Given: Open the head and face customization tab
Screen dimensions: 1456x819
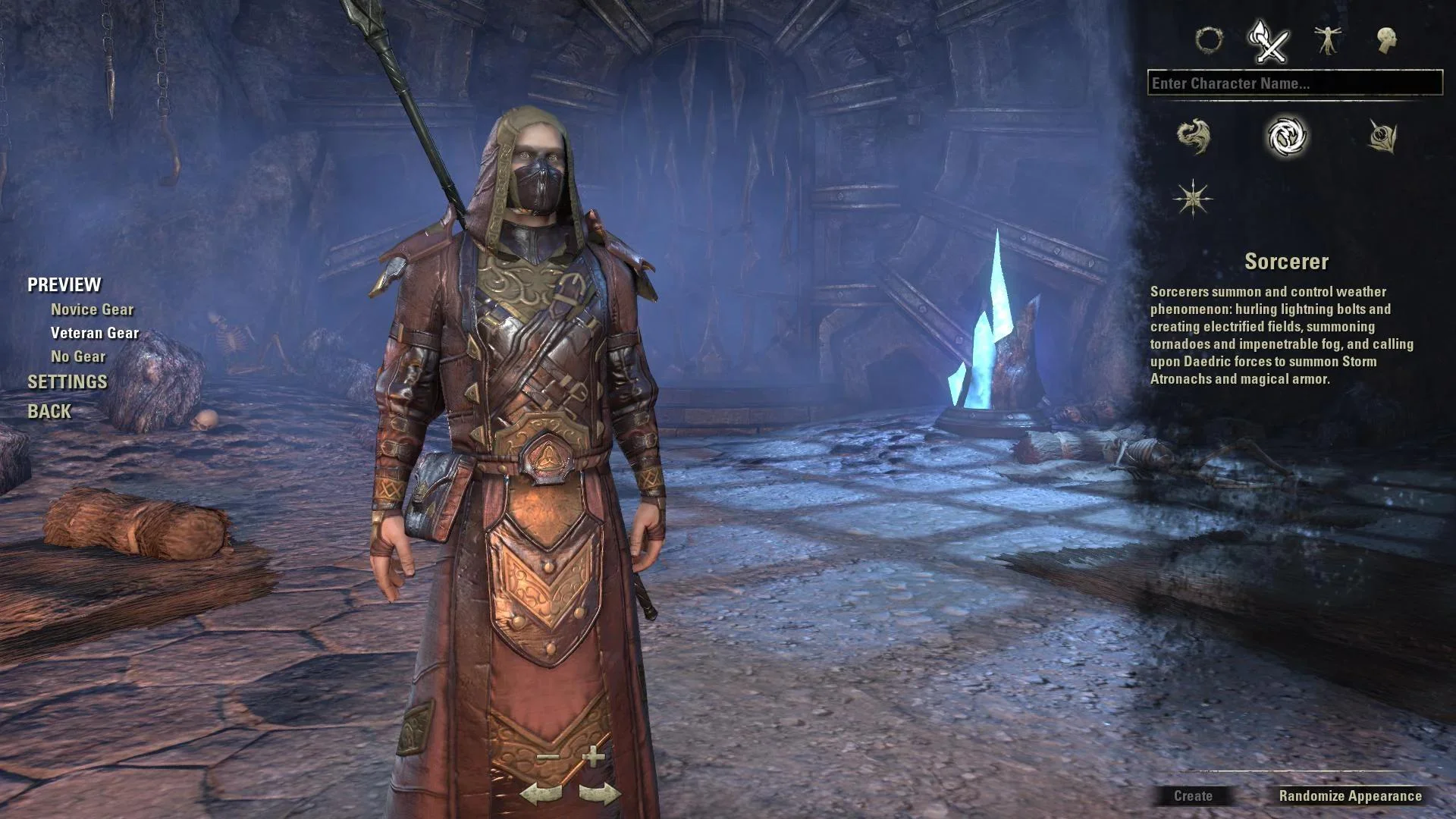Looking at the screenshot, I should point(1386,40).
